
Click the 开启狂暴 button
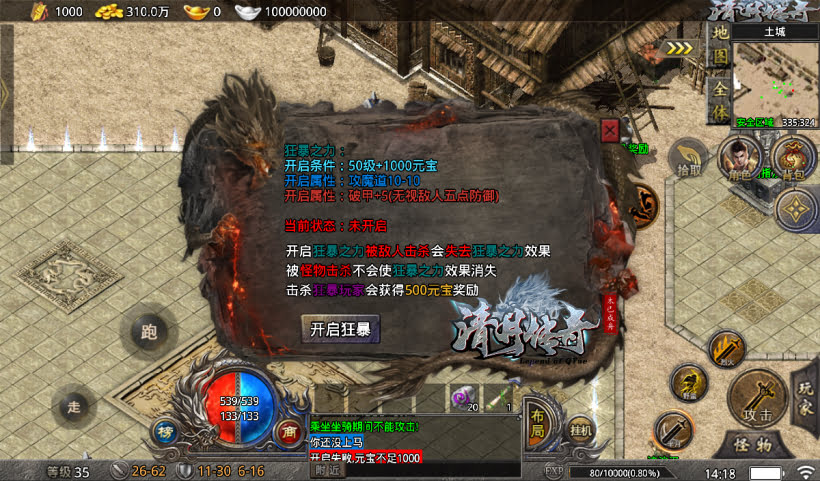[x=340, y=328]
